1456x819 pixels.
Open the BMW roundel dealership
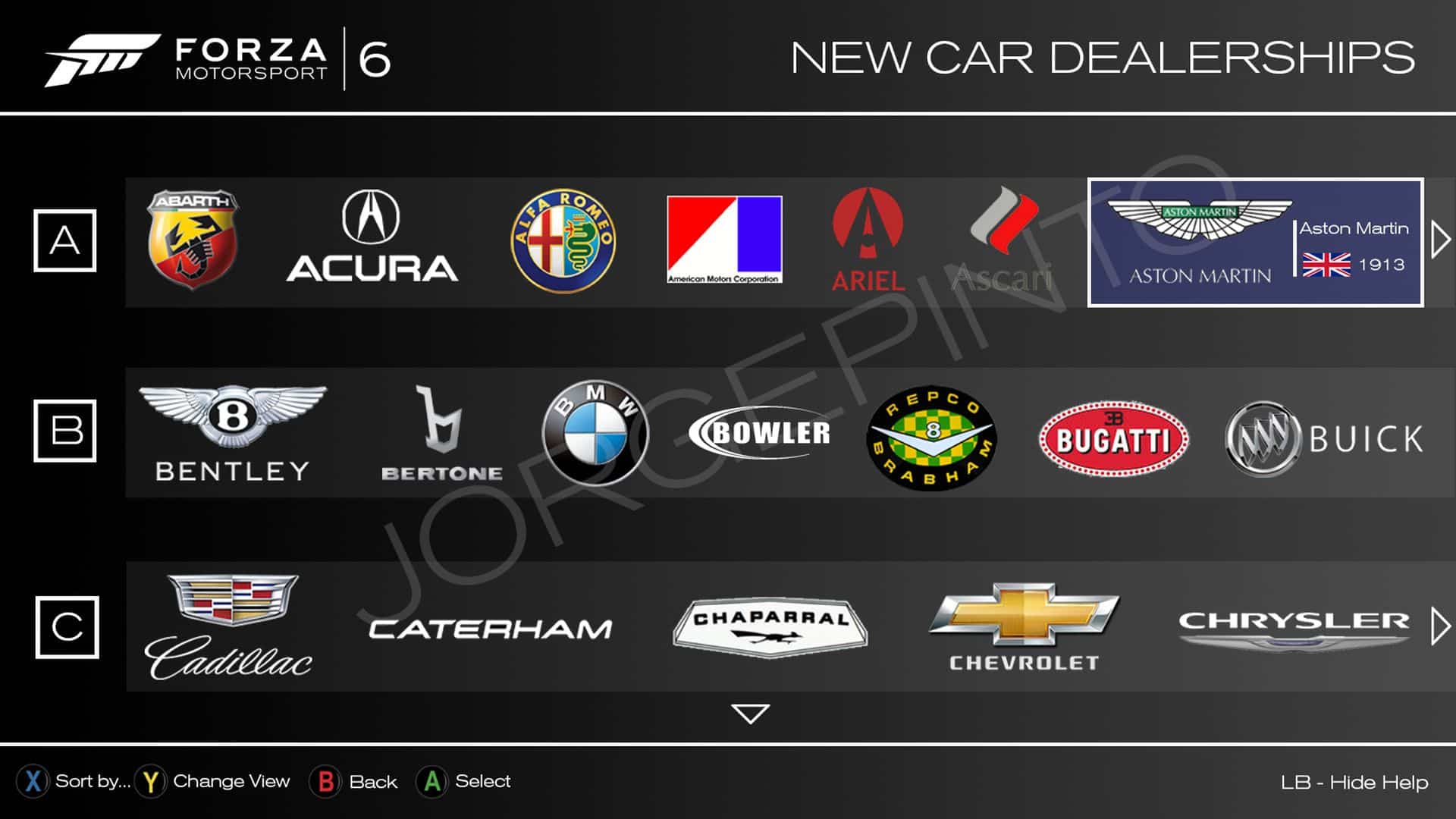coord(595,433)
